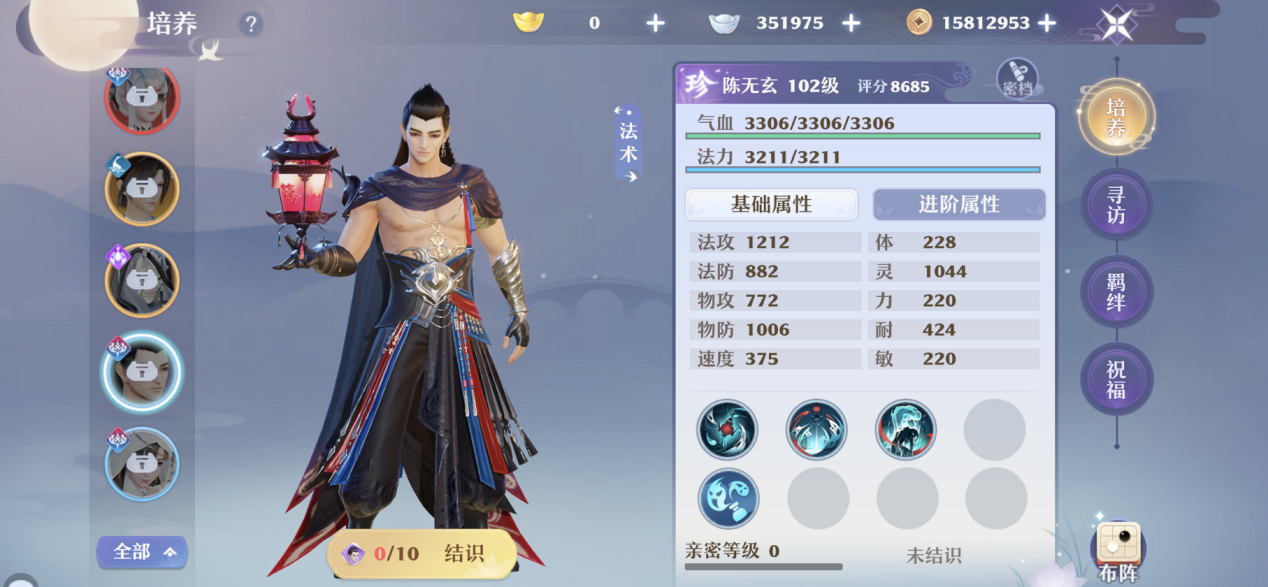Viewport: 1268px width, 587px height.
Task: Select the currently highlighted character portrait
Action: click(142, 372)
